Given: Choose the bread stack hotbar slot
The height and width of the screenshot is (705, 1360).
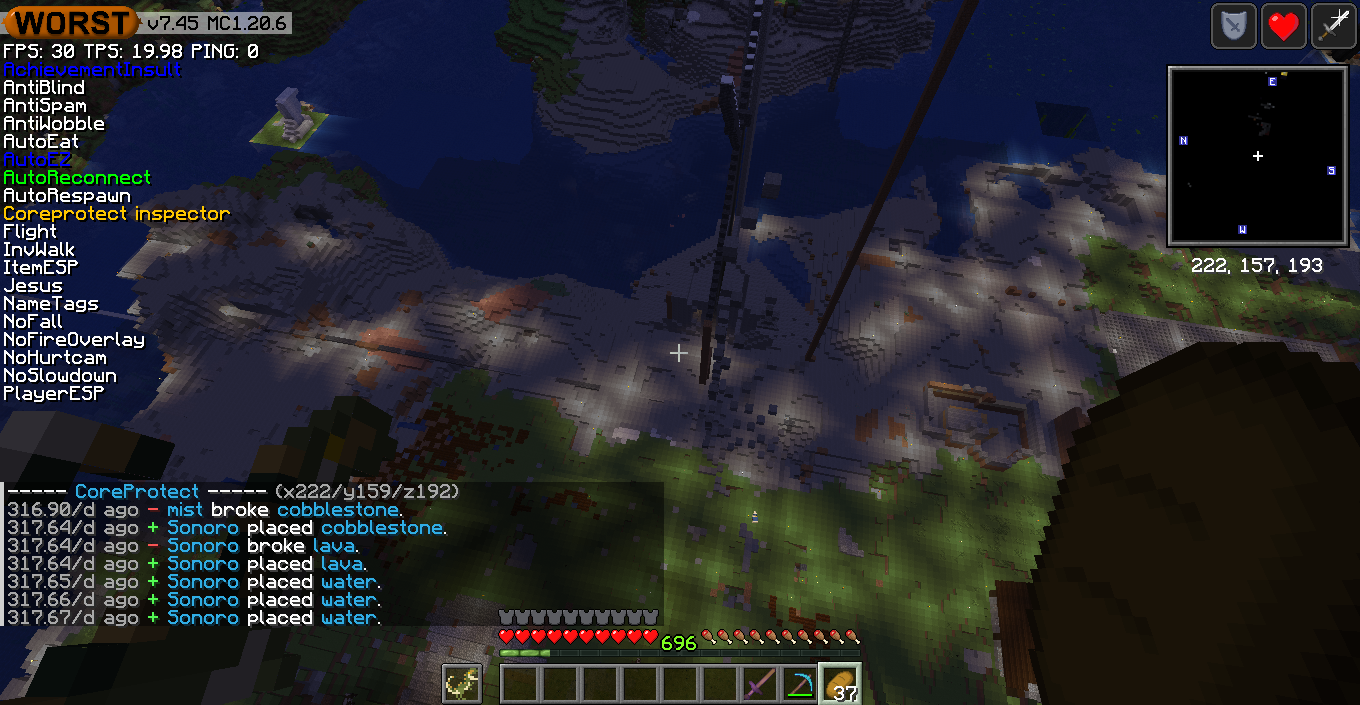Looking at the screenshot, I should coord(839,684).
